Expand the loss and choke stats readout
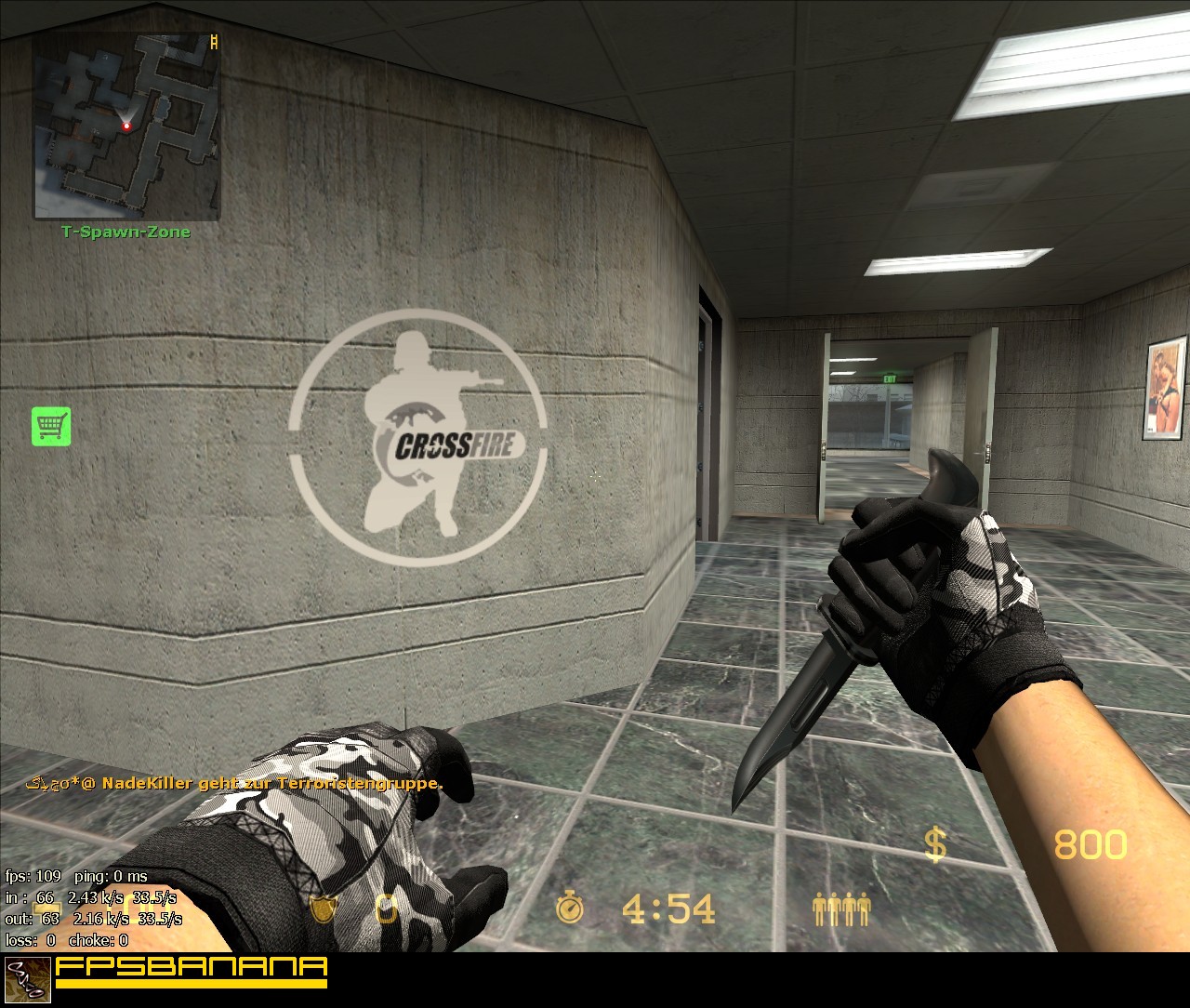Image resolution: width=1190 pixels, height=1008 pixels. pos(65,941)
